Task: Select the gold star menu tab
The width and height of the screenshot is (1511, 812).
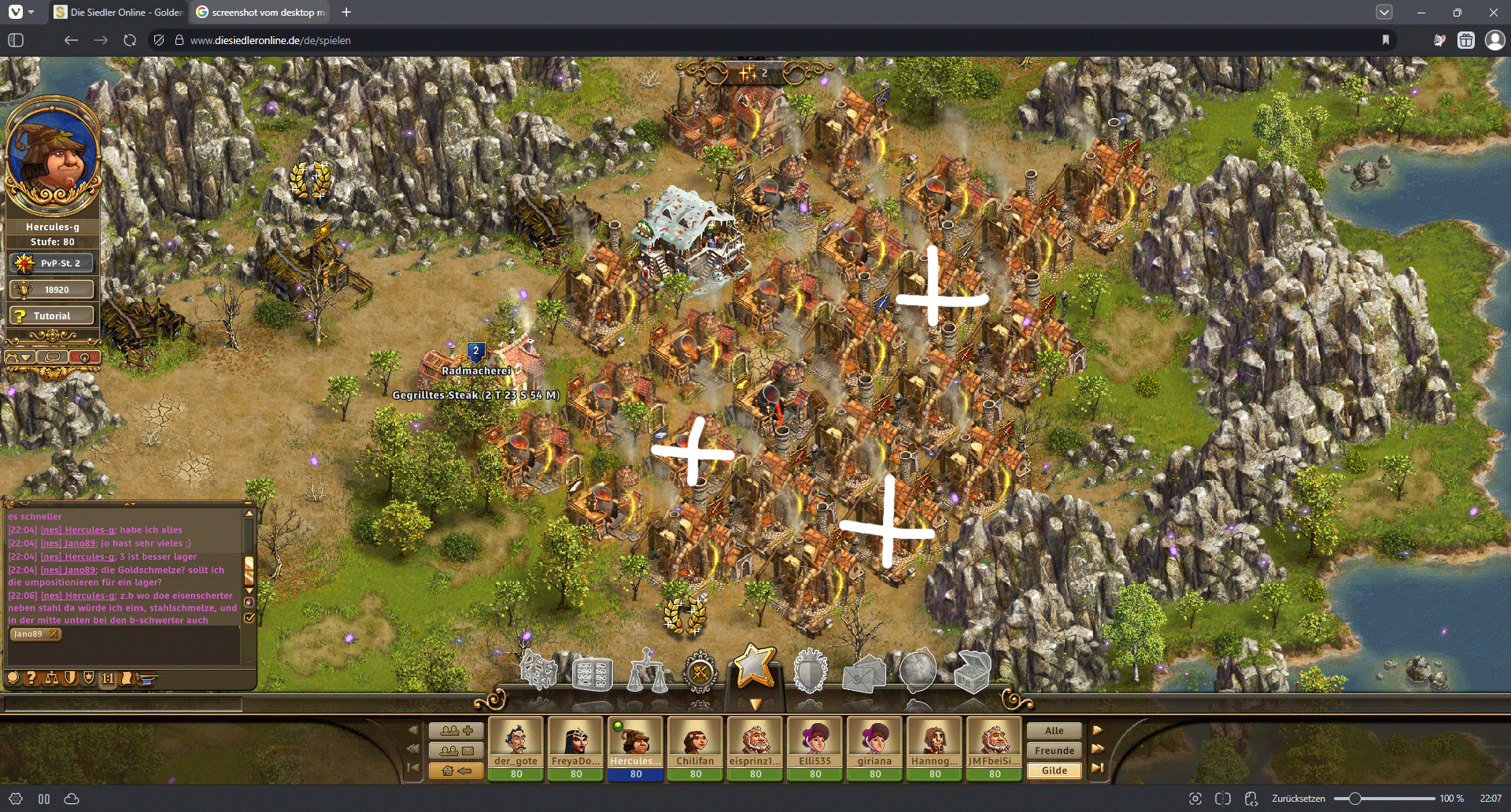Action: (755, 666)
